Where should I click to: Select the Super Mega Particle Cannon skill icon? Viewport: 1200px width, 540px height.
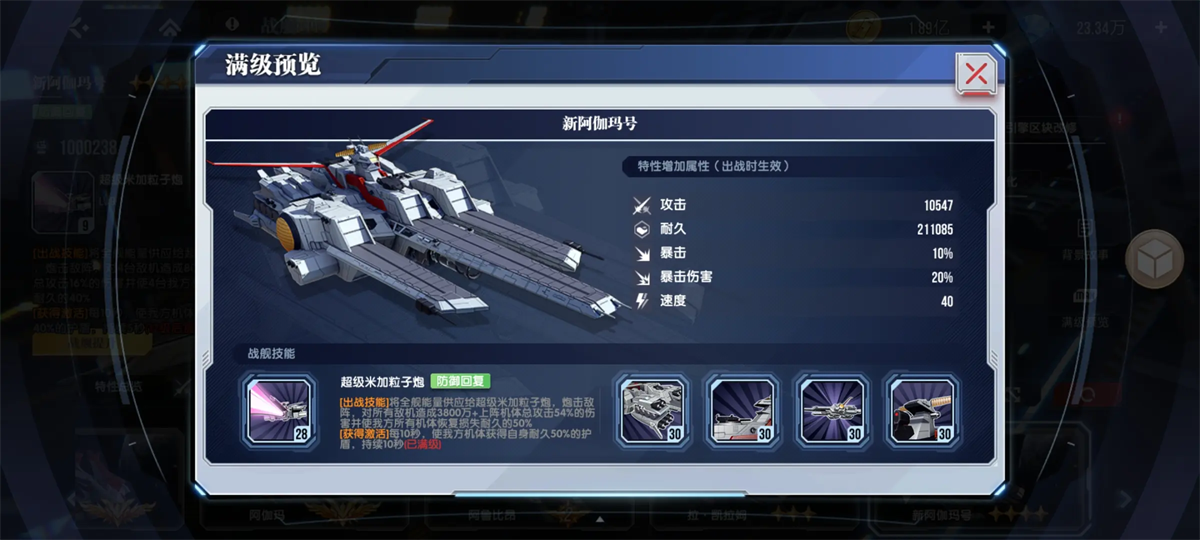click(280, 410)
